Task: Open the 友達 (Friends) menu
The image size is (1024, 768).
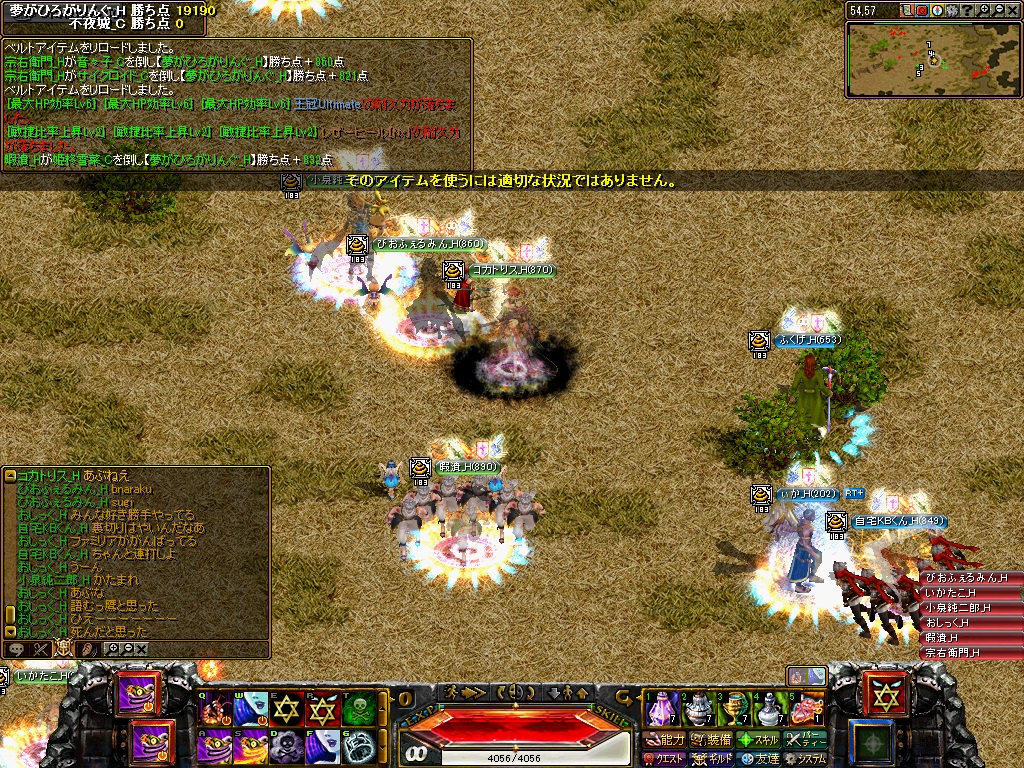Action: pyautogui.click(x=758, y=759)
